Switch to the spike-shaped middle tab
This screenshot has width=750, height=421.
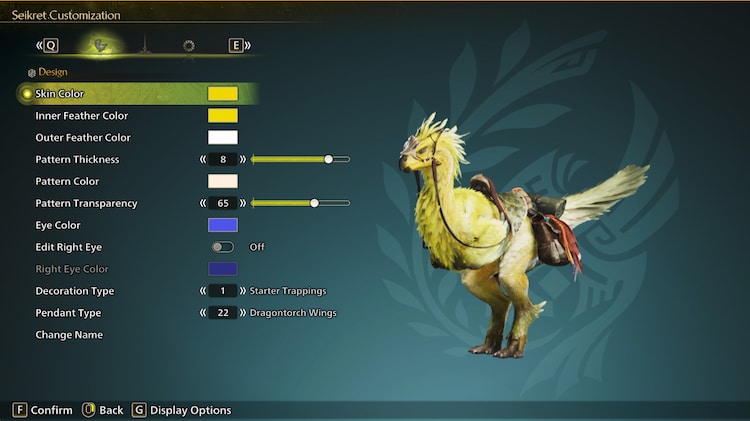(143, 45)
